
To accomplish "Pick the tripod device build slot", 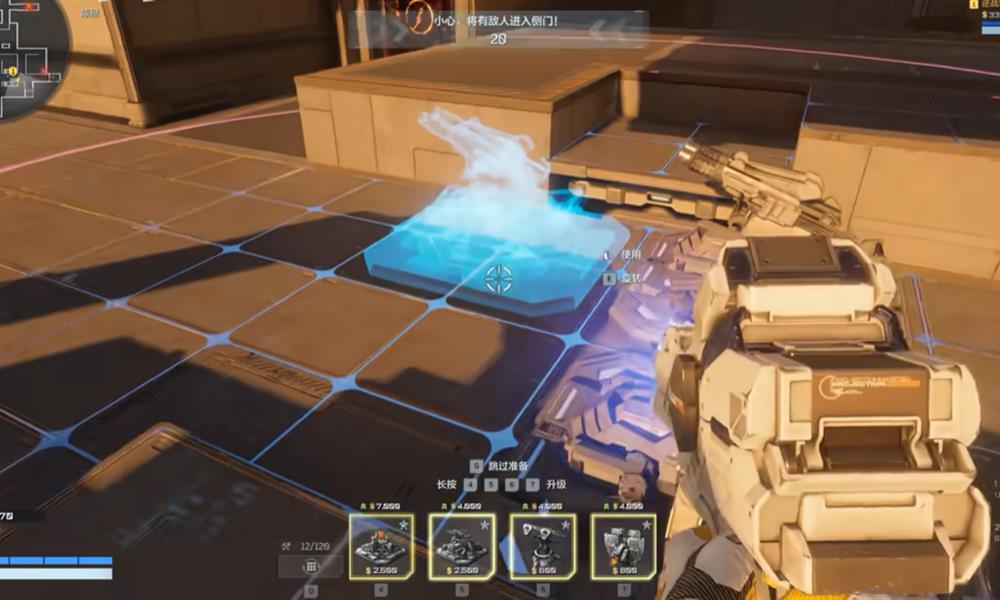I will click(542, 546).
